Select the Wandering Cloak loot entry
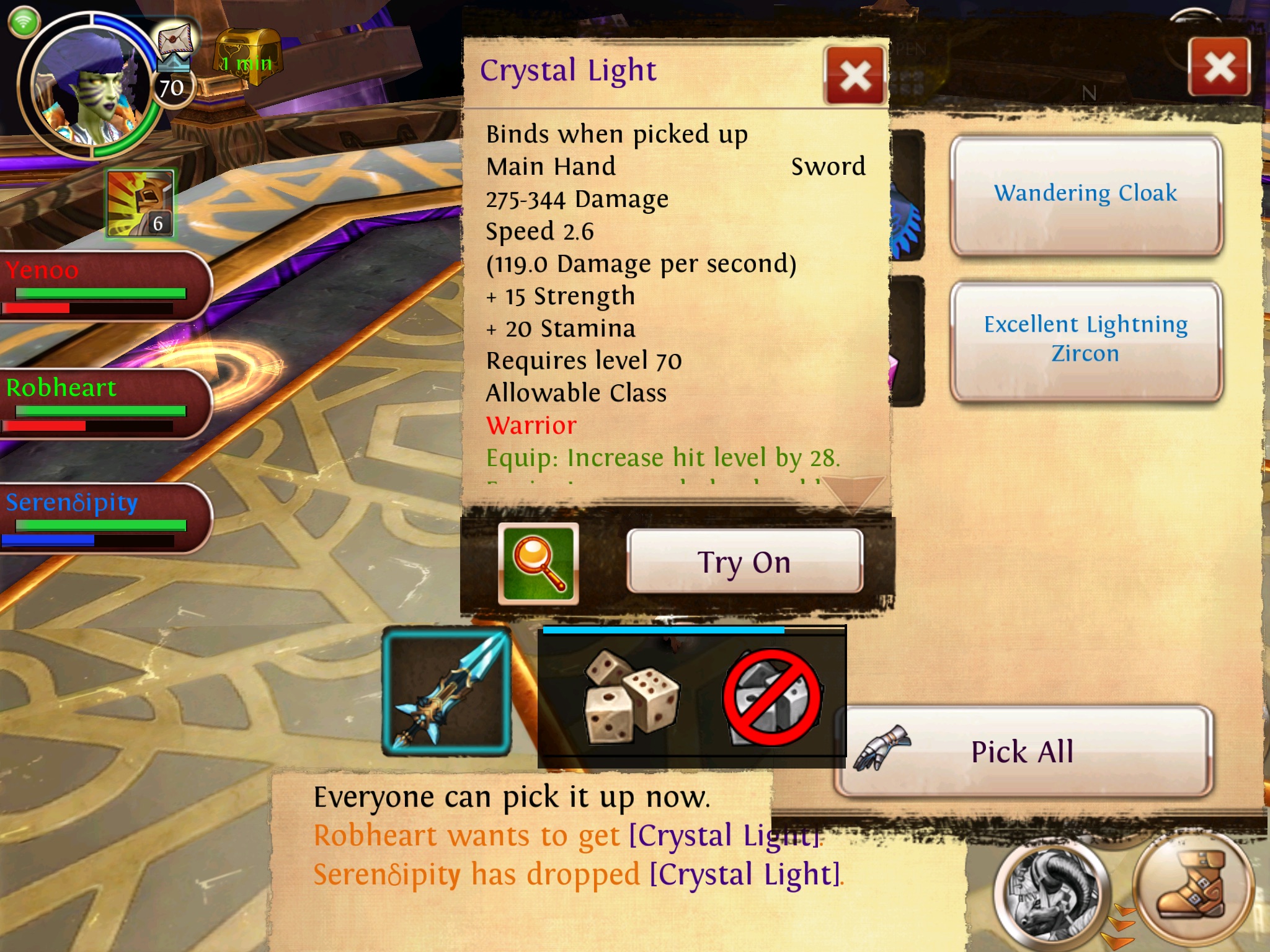 tap(1085, 194)
